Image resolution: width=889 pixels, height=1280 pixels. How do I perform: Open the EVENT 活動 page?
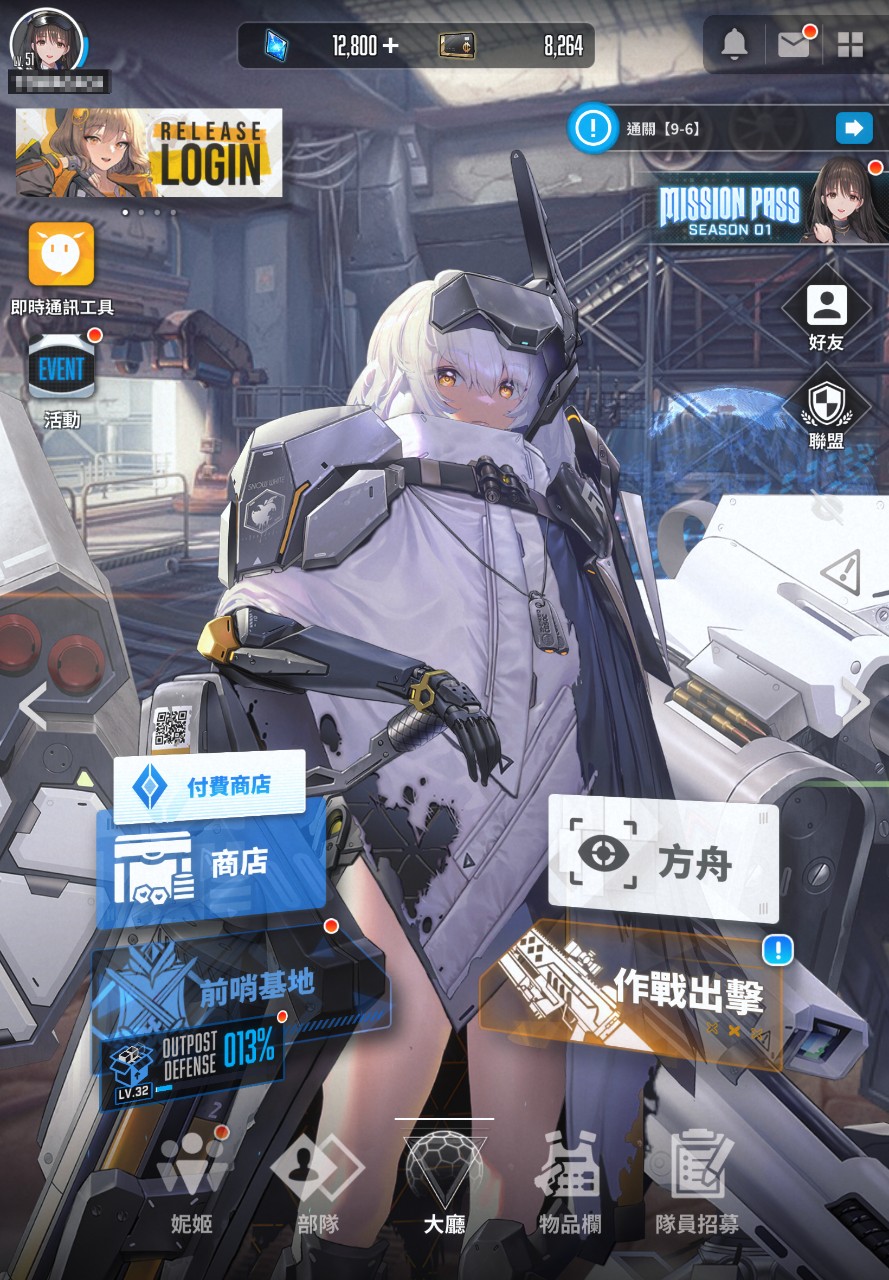click(x=62, y=369)
